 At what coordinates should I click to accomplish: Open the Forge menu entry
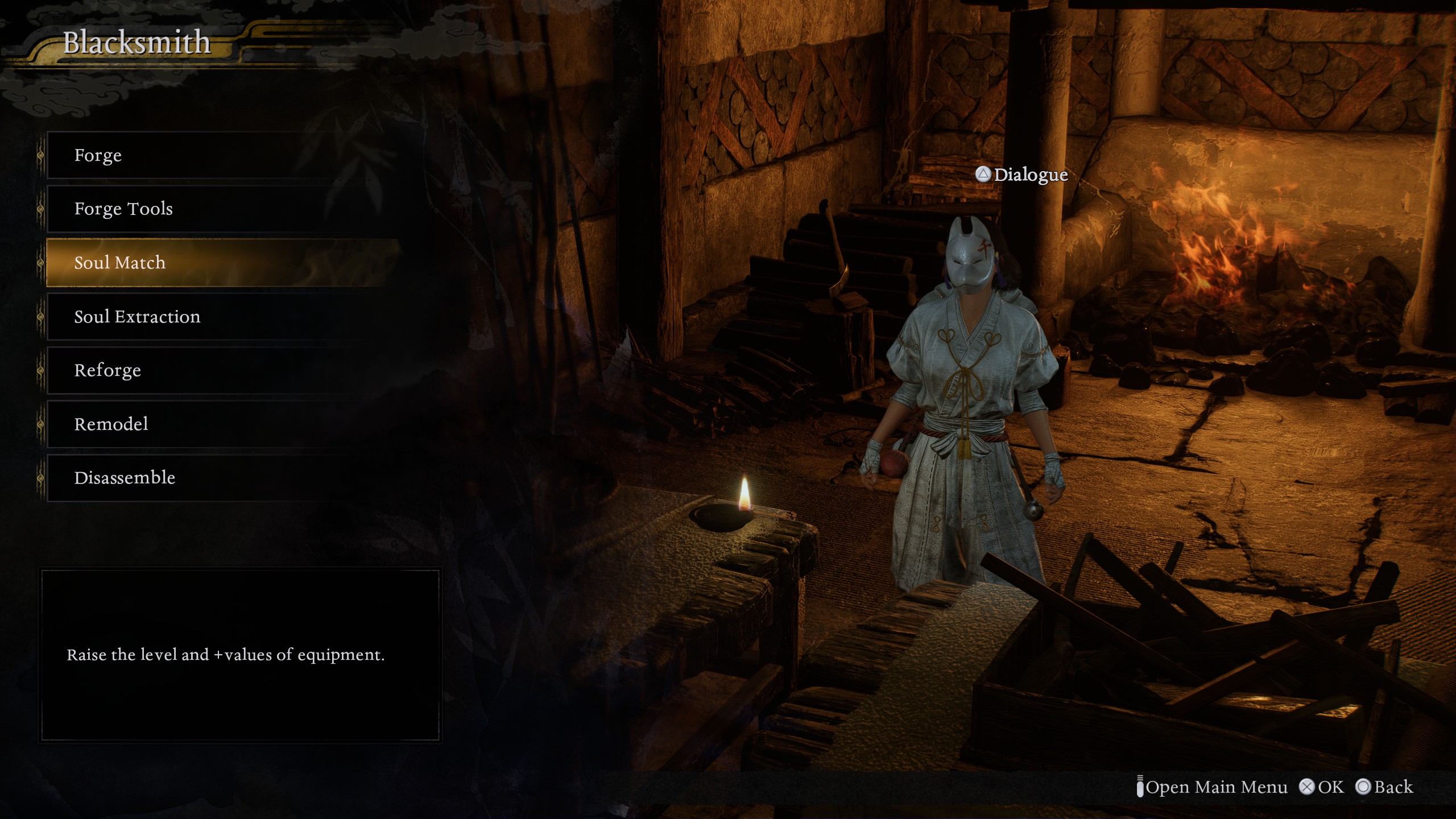tap(222, 155)
